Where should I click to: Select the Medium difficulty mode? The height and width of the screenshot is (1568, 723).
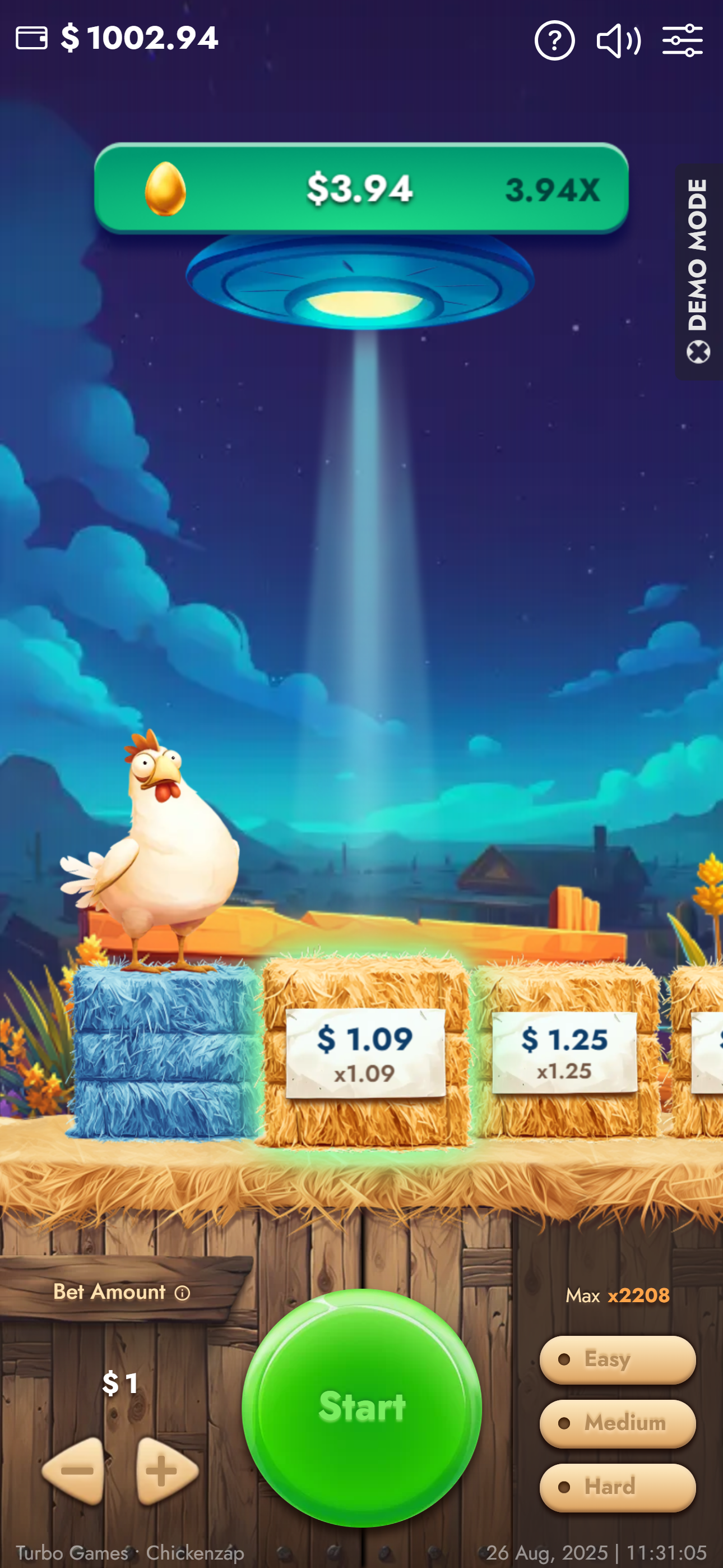[x=617, y=1423]
